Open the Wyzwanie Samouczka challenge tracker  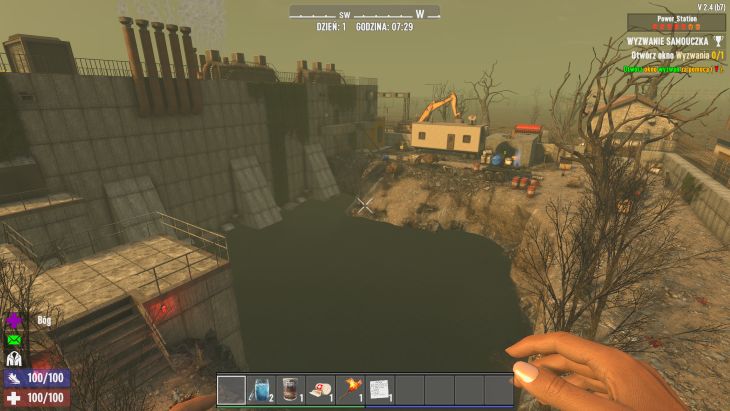click(x=676, y=41)
